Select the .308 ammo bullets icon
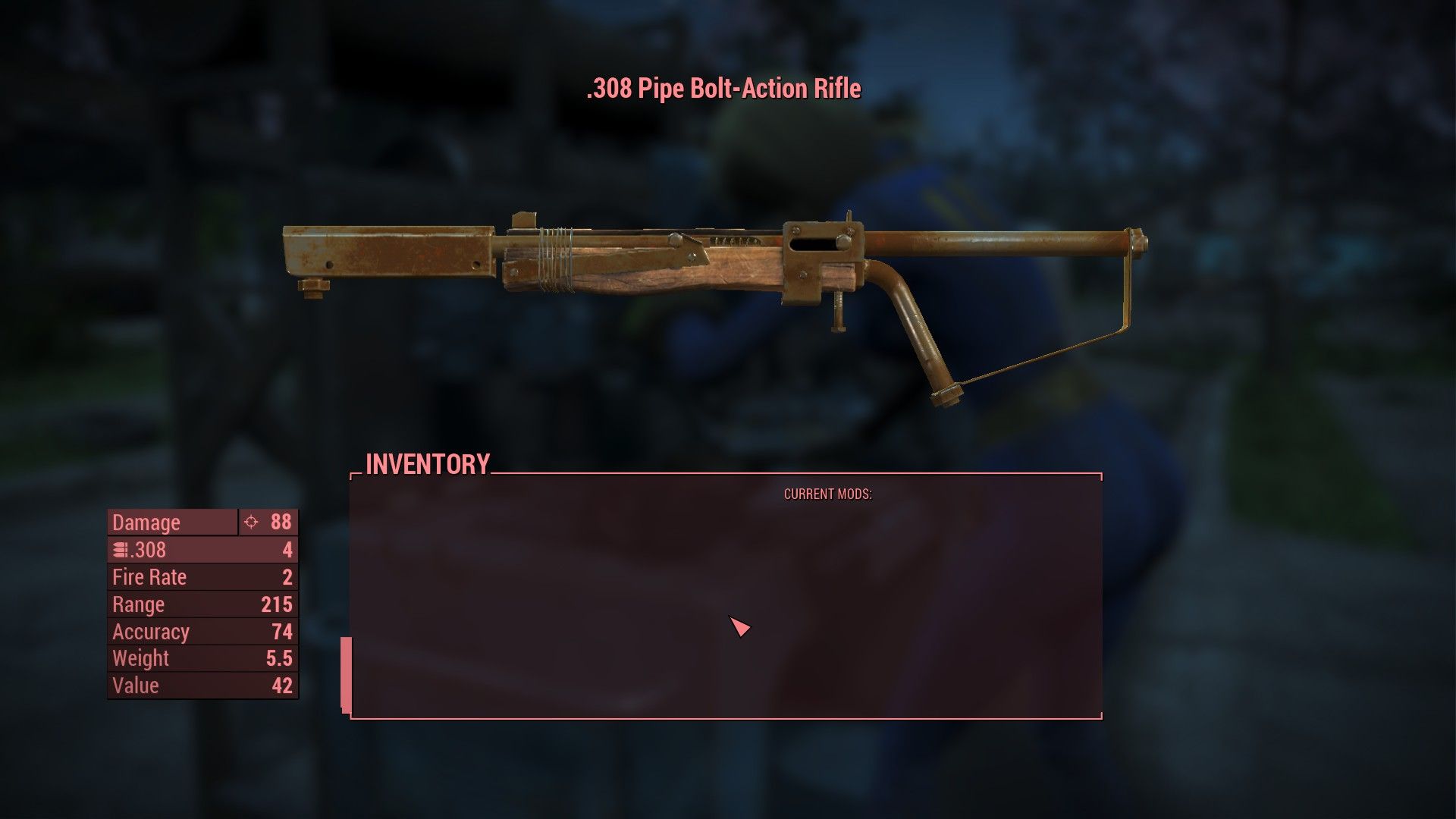The height and width of the screenshot is (819, 1456). tap(119, 549)
